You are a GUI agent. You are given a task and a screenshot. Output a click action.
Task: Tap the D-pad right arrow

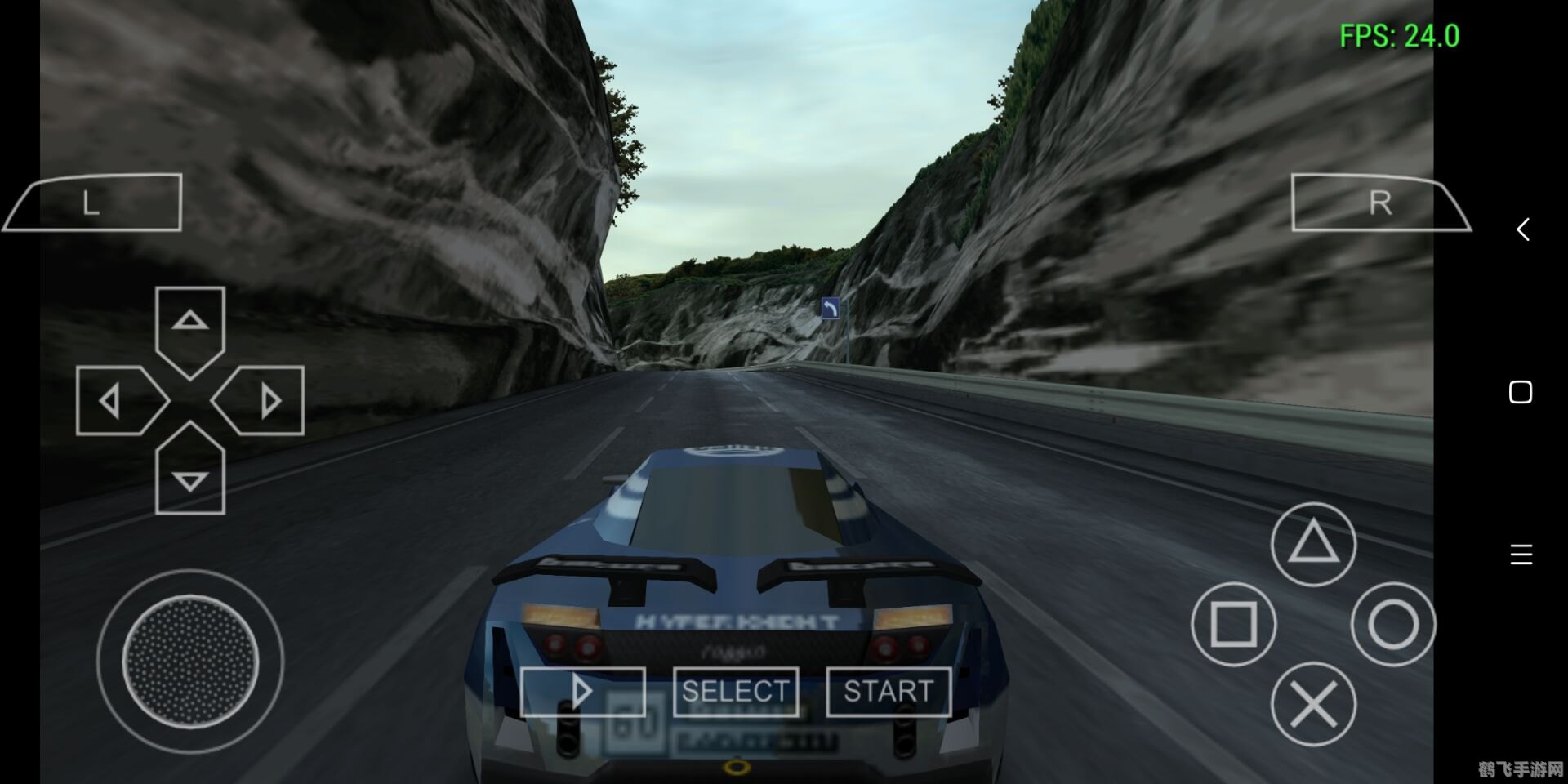[265, 400]
